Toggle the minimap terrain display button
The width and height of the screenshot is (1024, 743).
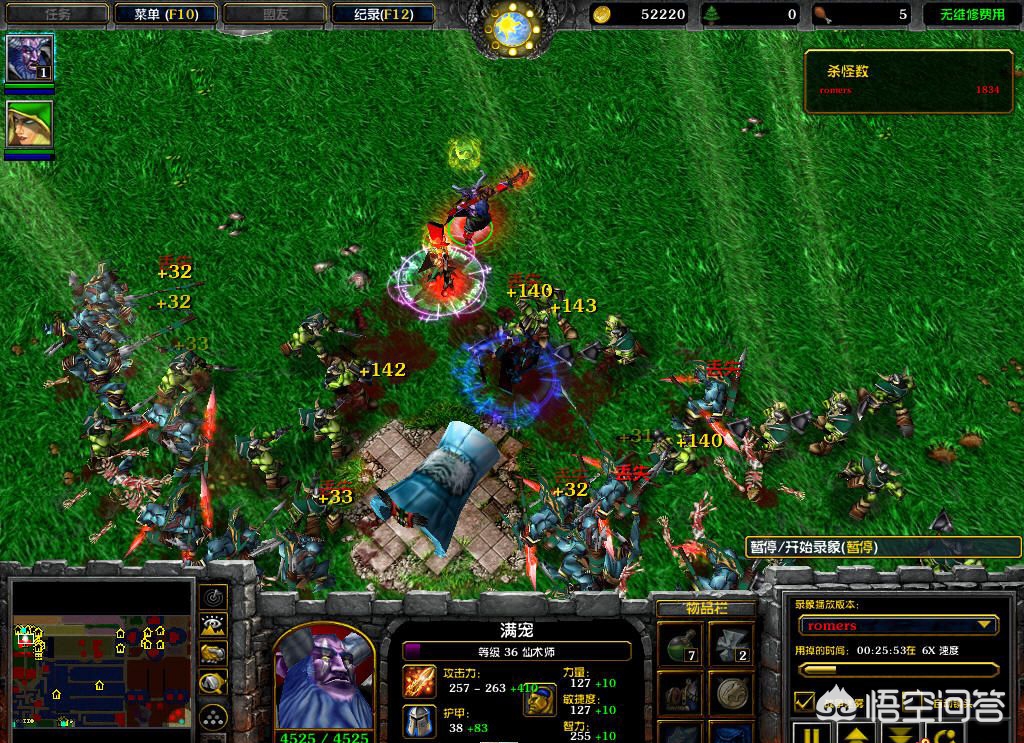[213, 626]
